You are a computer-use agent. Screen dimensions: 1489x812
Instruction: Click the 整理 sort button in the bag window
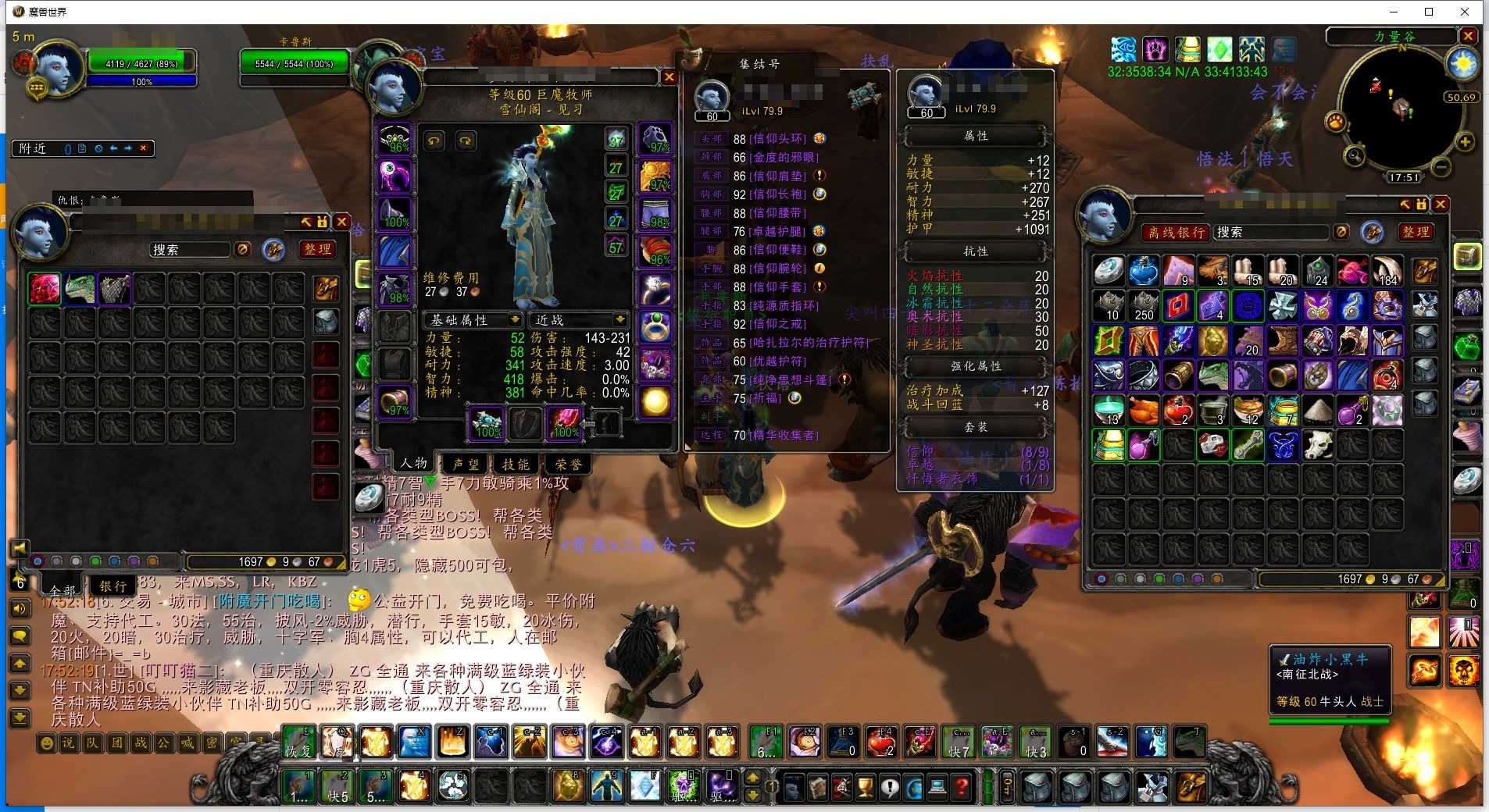[1415, 232]
